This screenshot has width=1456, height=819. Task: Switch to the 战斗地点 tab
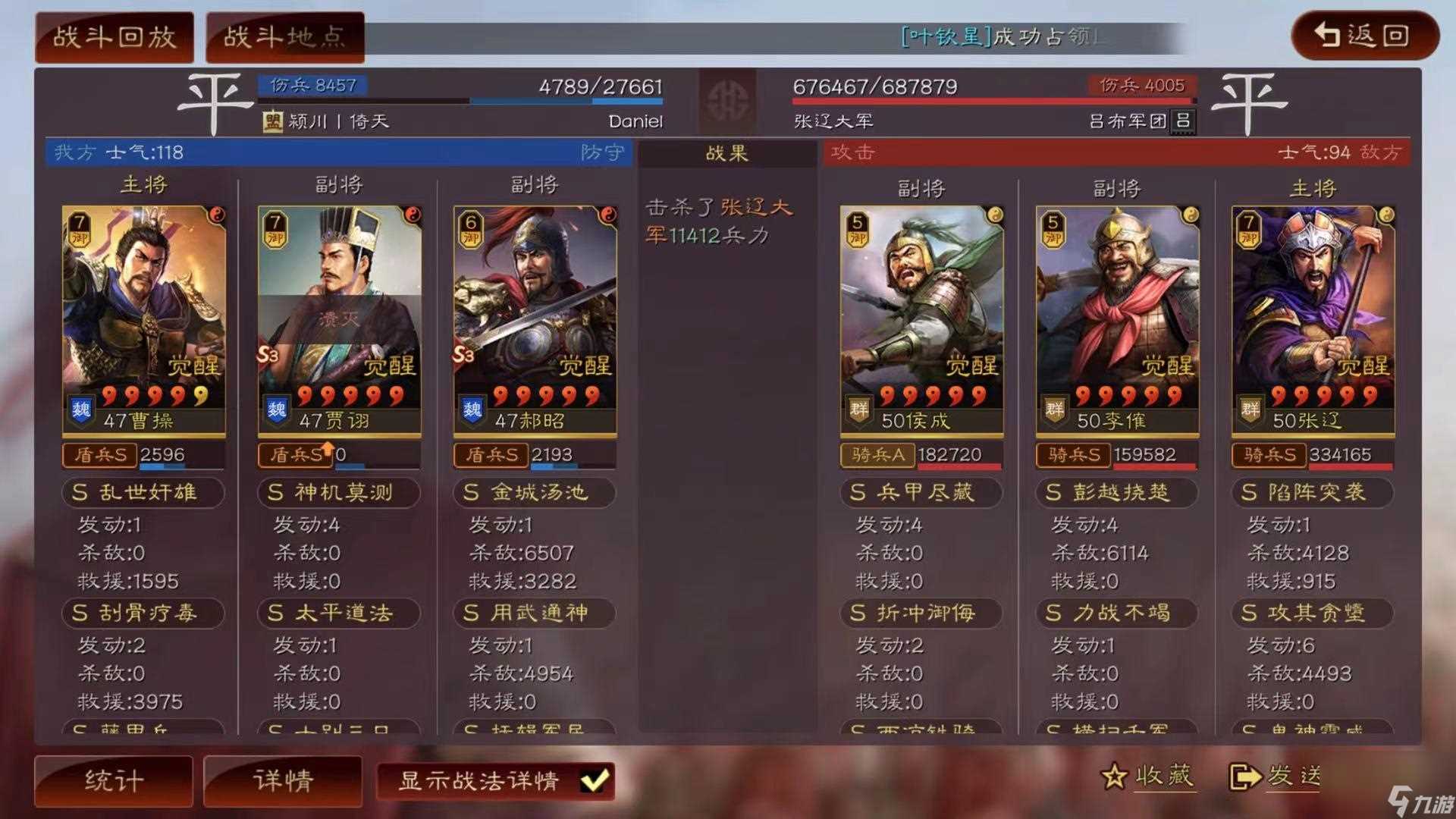[284, 36]
